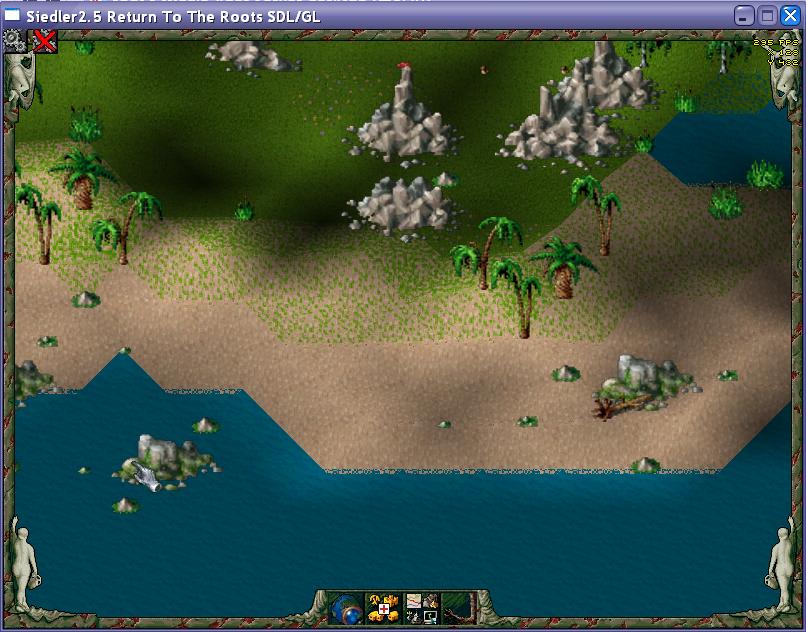Minimize the game window
Screen dimensions: 806x632
tap(744, 15)
